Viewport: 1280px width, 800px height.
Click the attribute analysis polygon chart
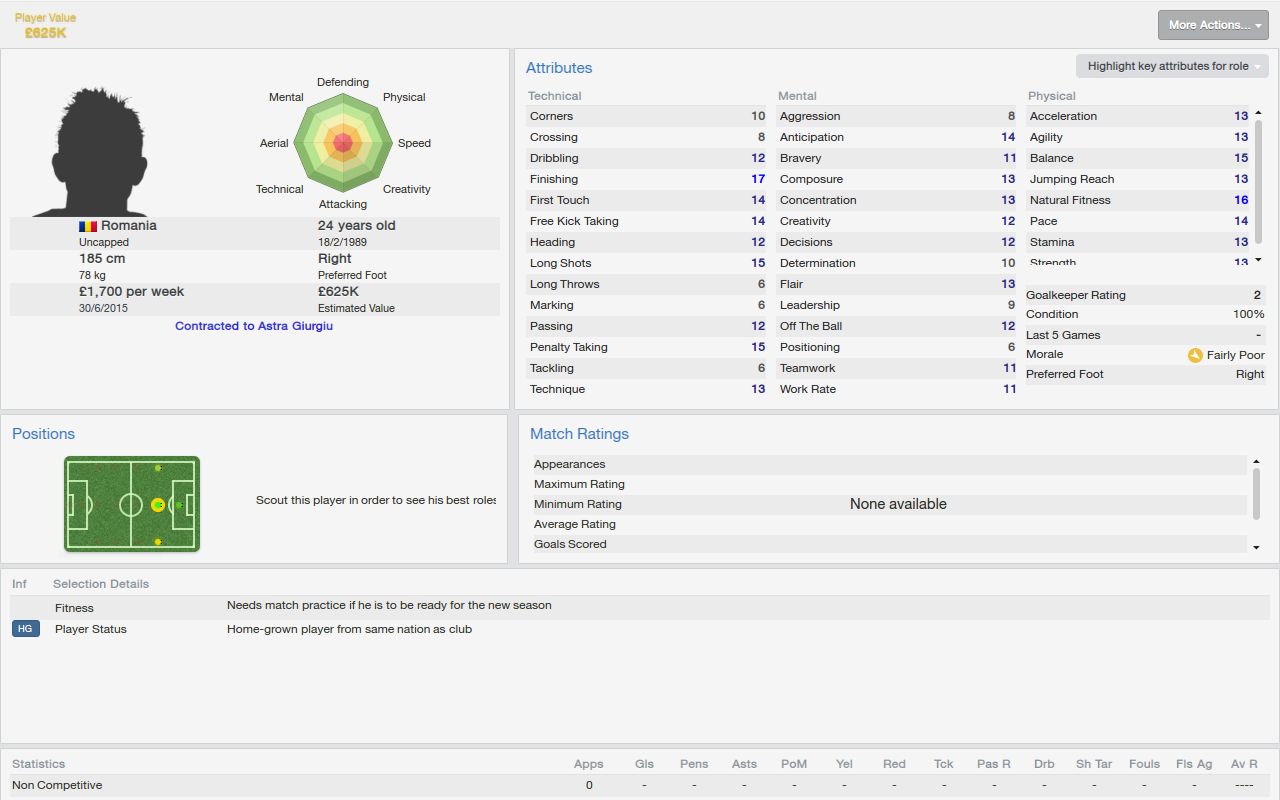[x=343, y=143]
